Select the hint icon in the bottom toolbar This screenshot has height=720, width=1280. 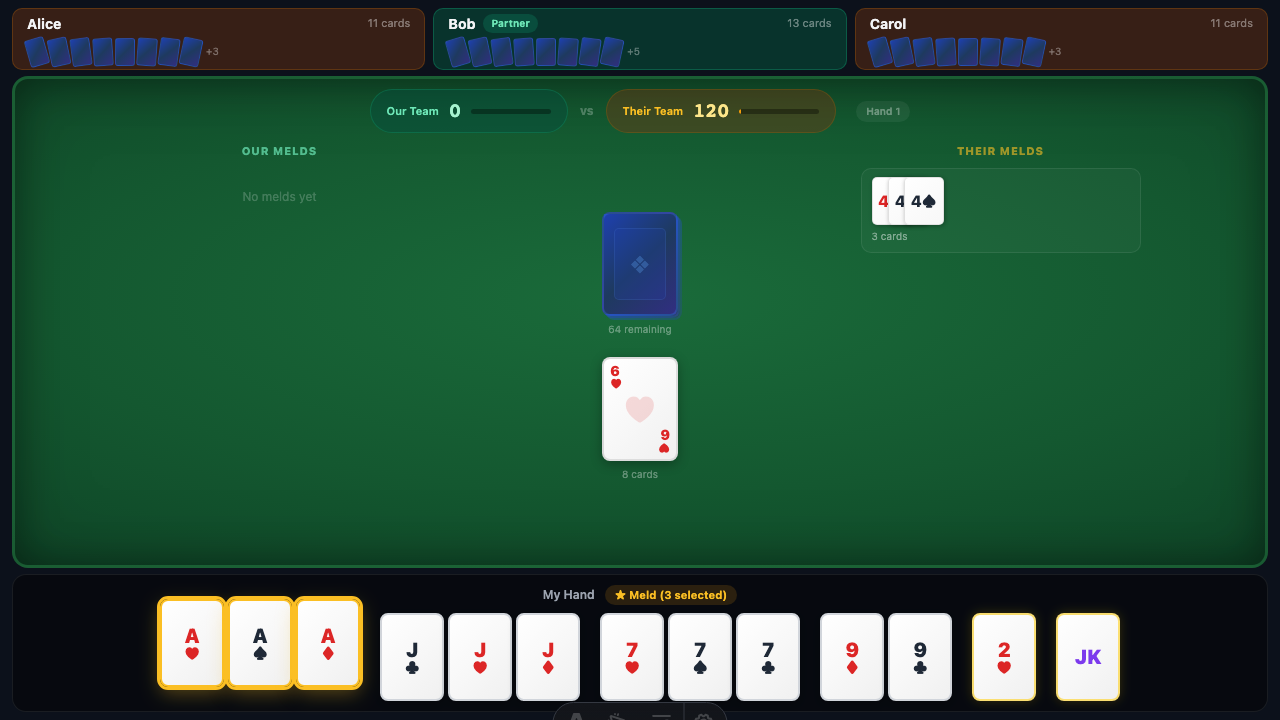click(x=617, y=716)
